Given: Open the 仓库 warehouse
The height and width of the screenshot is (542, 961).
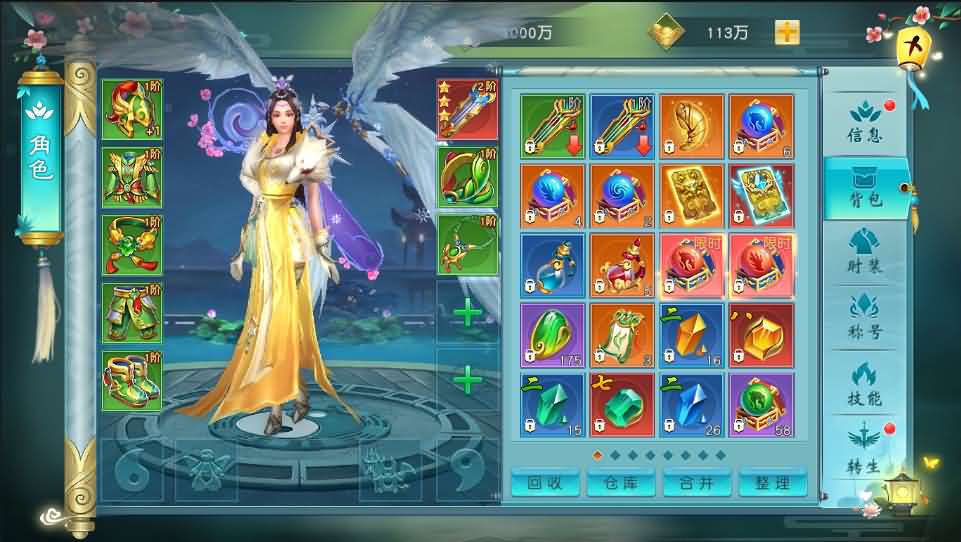Looking at the screenshot, I should click(x=620, y=482).
